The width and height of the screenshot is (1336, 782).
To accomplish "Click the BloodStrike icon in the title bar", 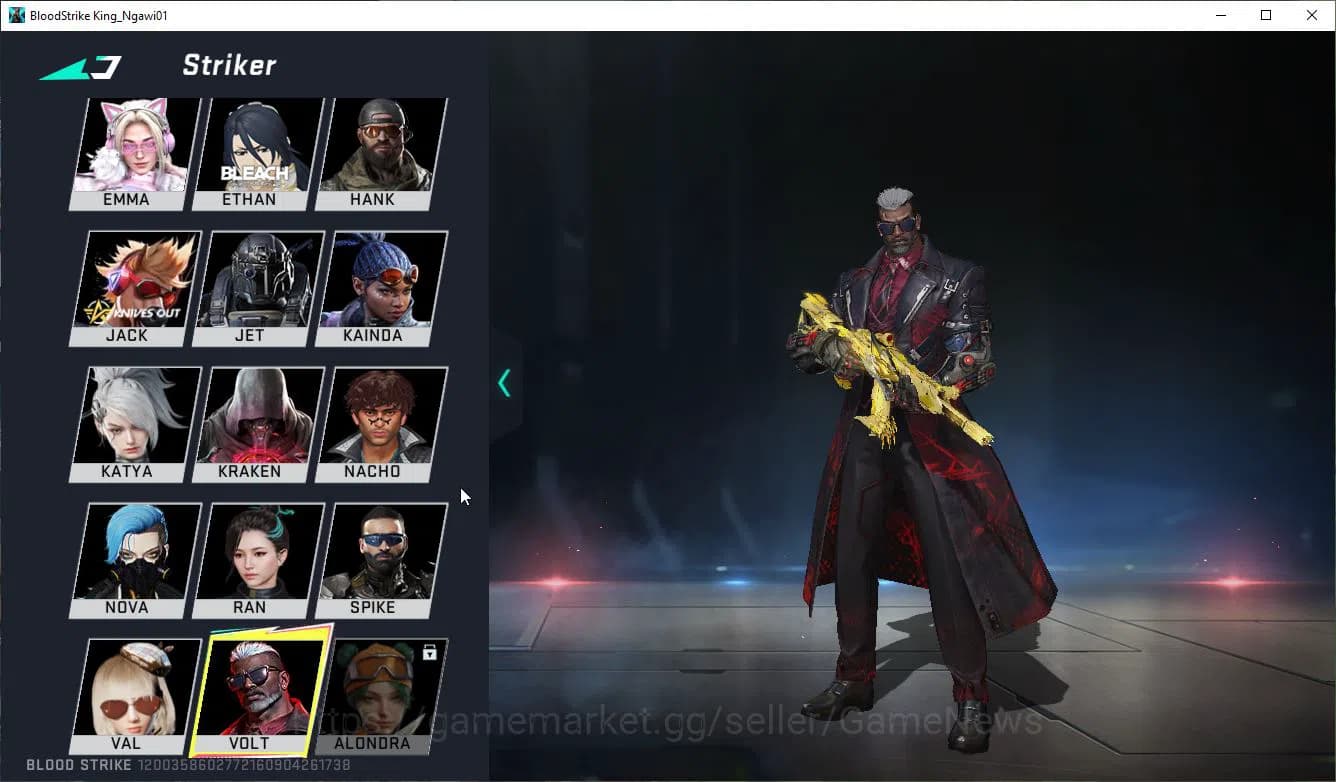I will pyautogui.click(x=14, y=14).
